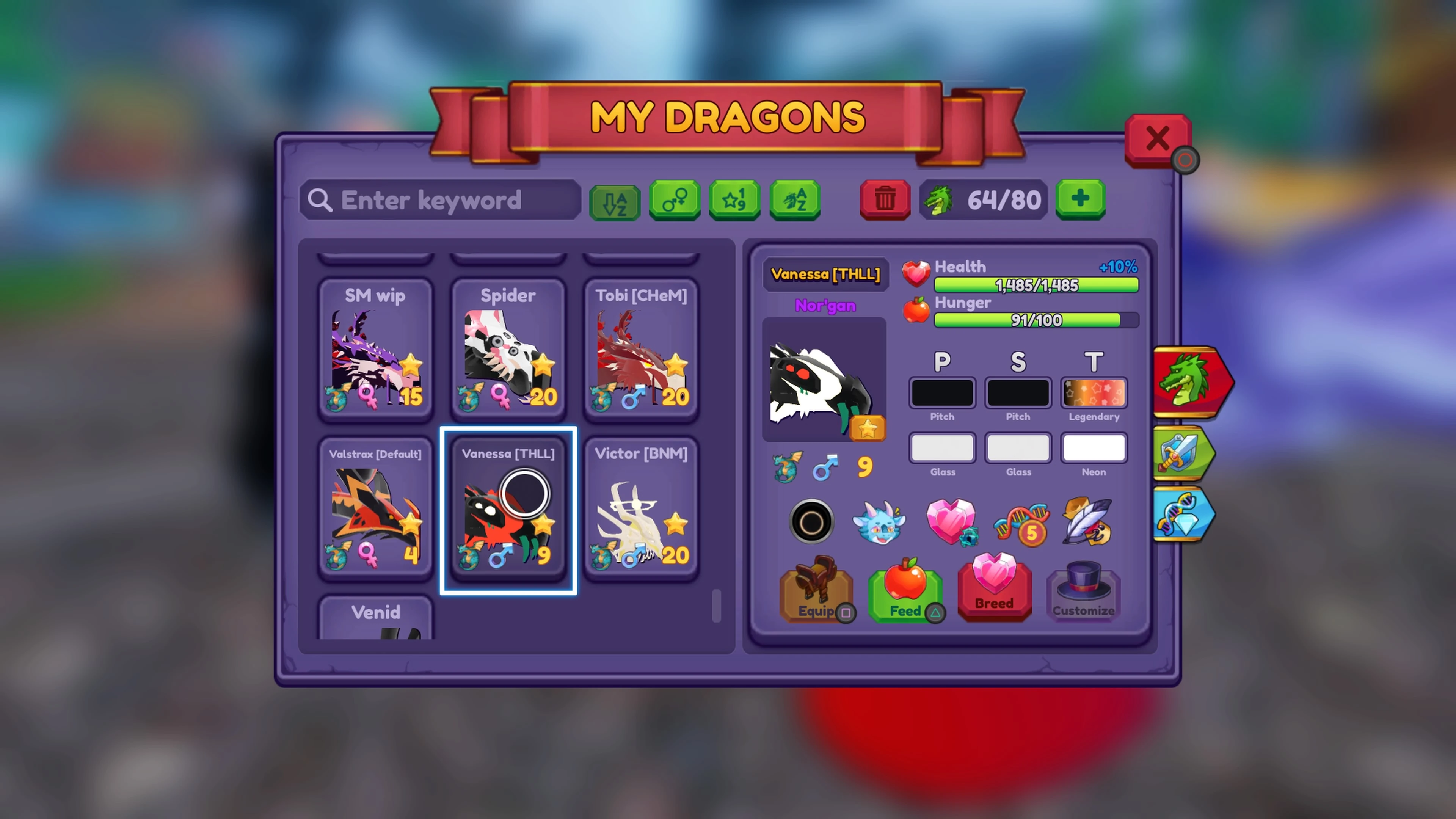Click the Neon gene slot
Screen dimensions: 1456x819
point(1094,448)
